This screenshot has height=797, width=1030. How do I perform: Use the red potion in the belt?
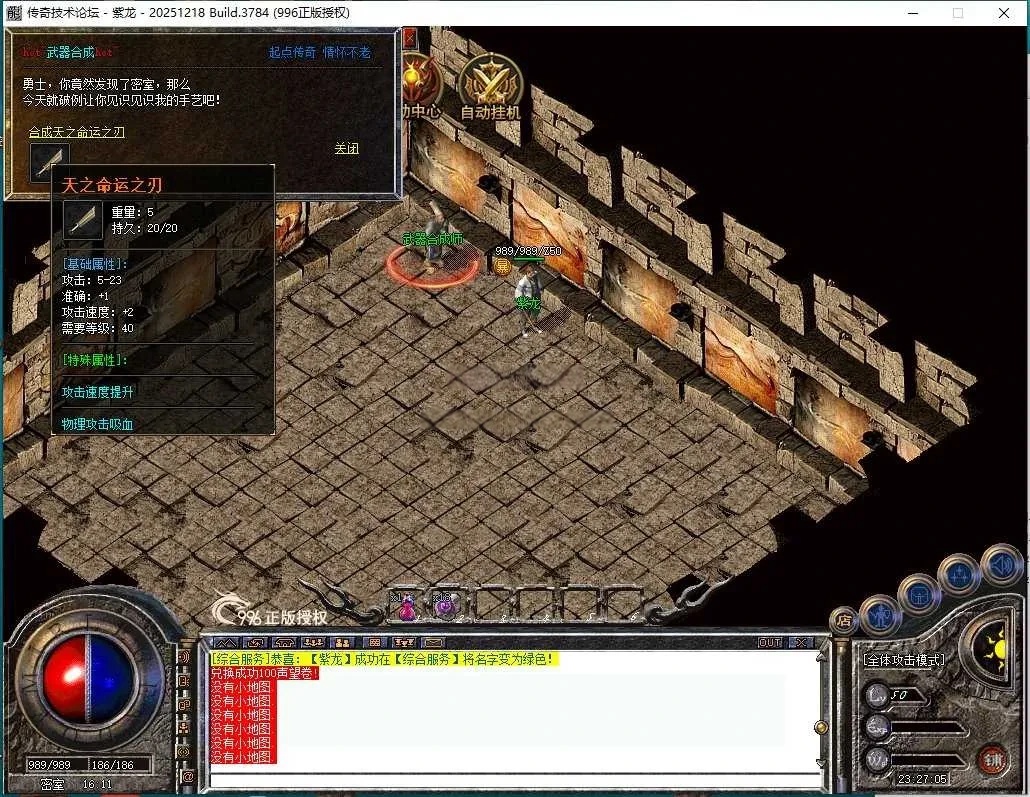(x=407, y=606)
